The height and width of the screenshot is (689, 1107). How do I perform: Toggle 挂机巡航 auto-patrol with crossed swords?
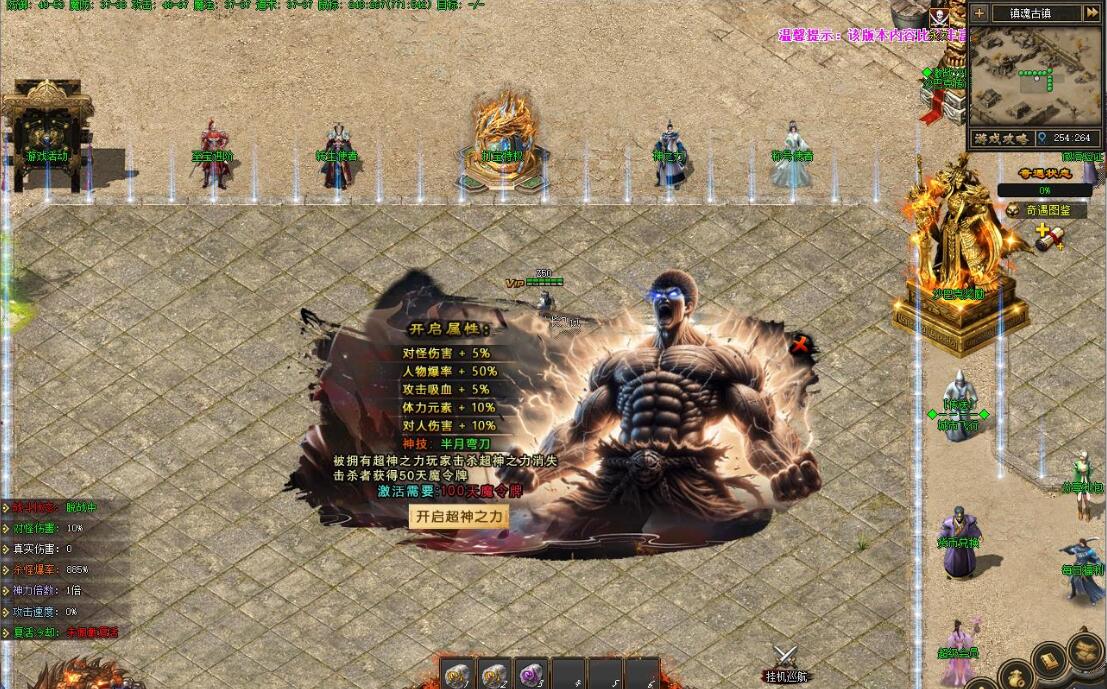pyautogui.click(x=785, y=658)
